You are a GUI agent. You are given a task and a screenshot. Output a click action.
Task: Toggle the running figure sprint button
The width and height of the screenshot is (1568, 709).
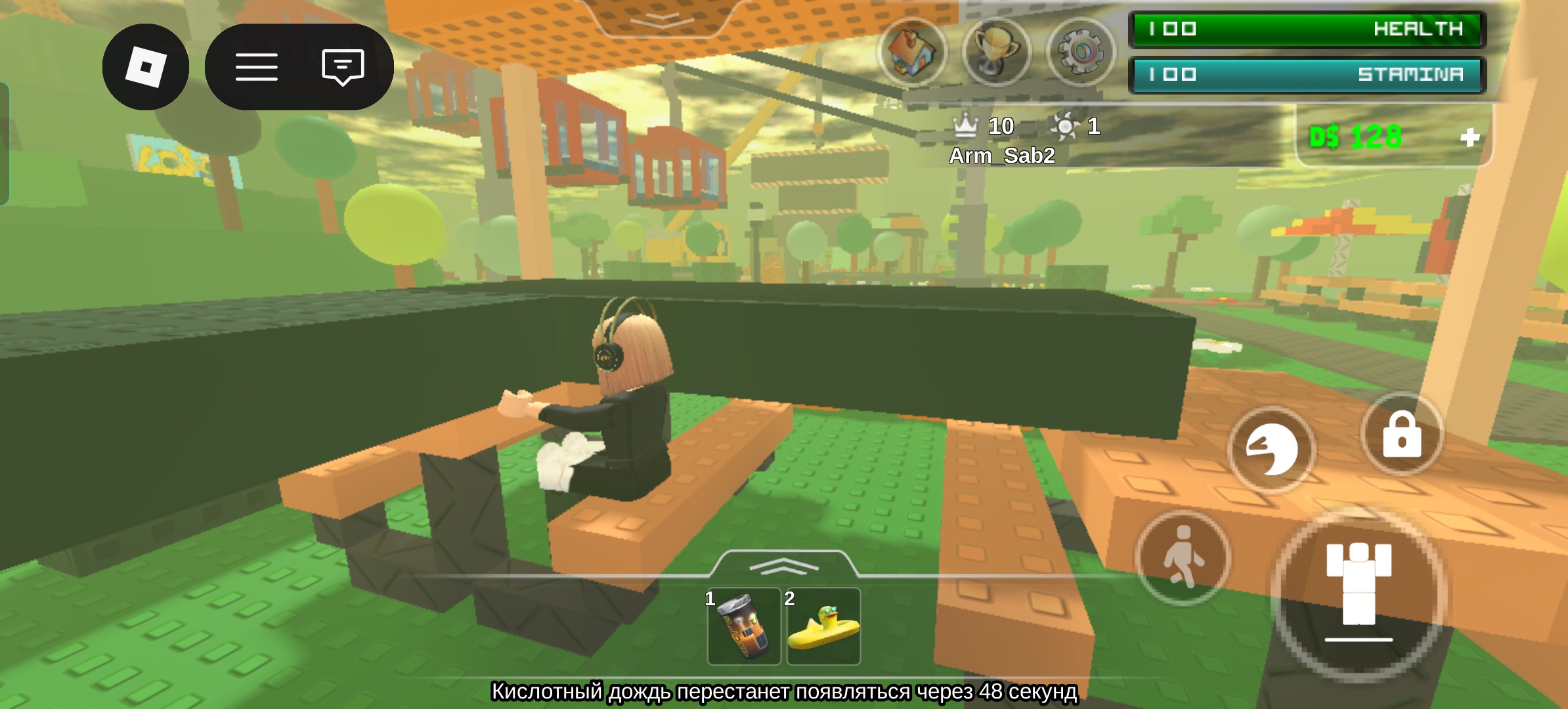pos(1183,557)
